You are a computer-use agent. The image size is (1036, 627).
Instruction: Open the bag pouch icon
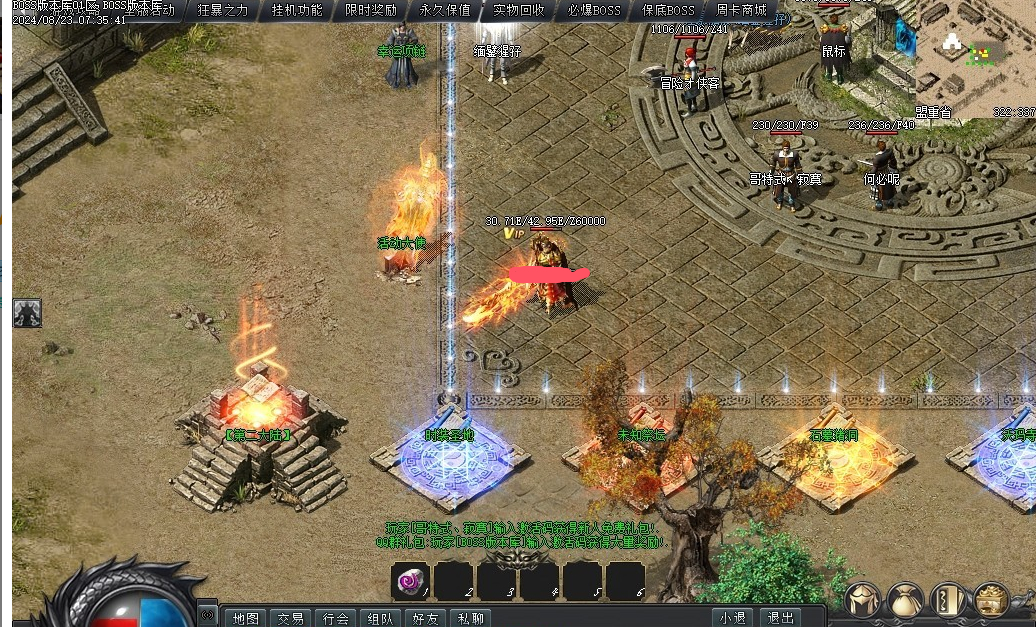pos(905,600)
